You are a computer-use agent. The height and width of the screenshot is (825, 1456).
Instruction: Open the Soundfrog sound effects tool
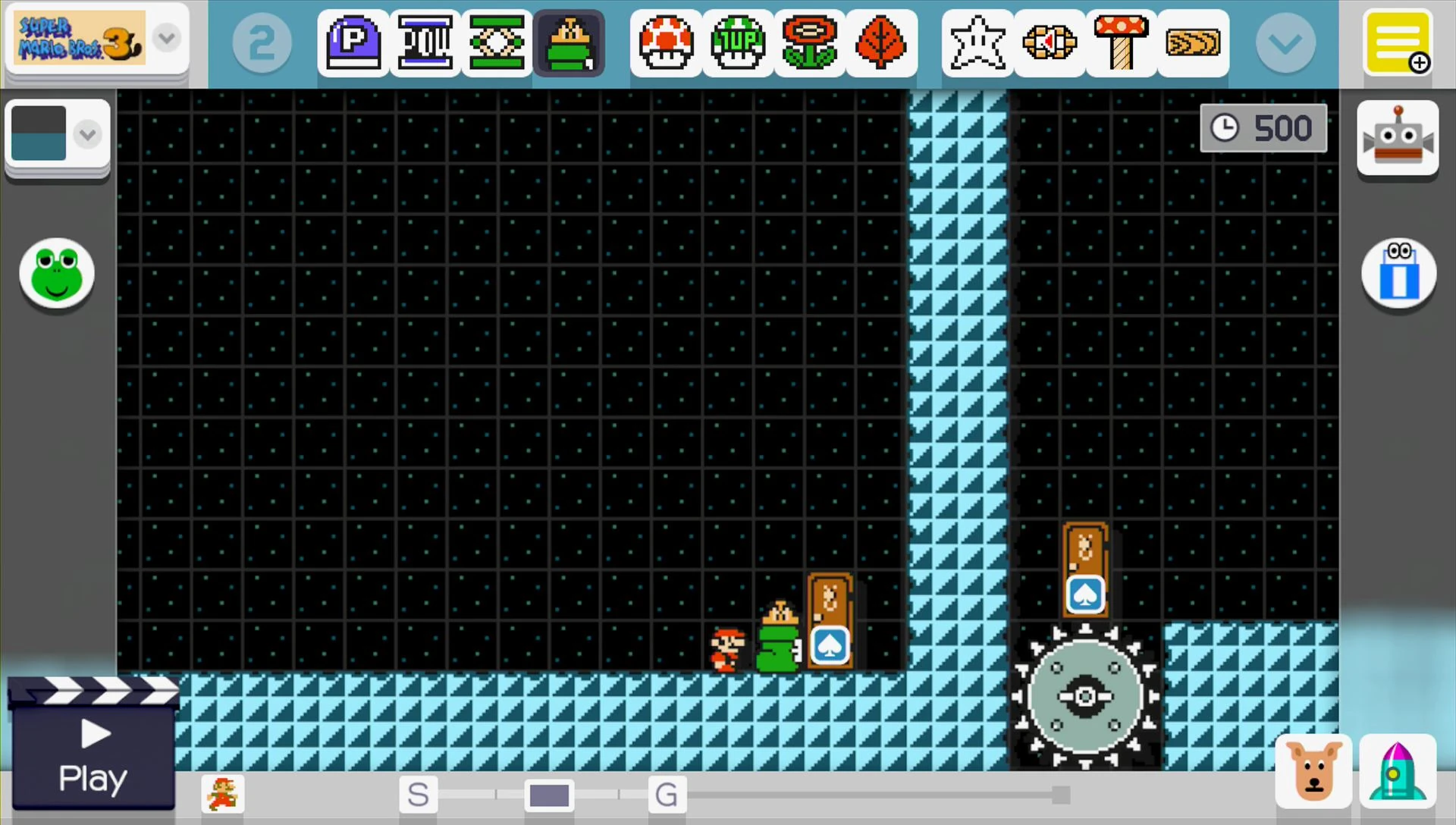click(x=57, y=274)
